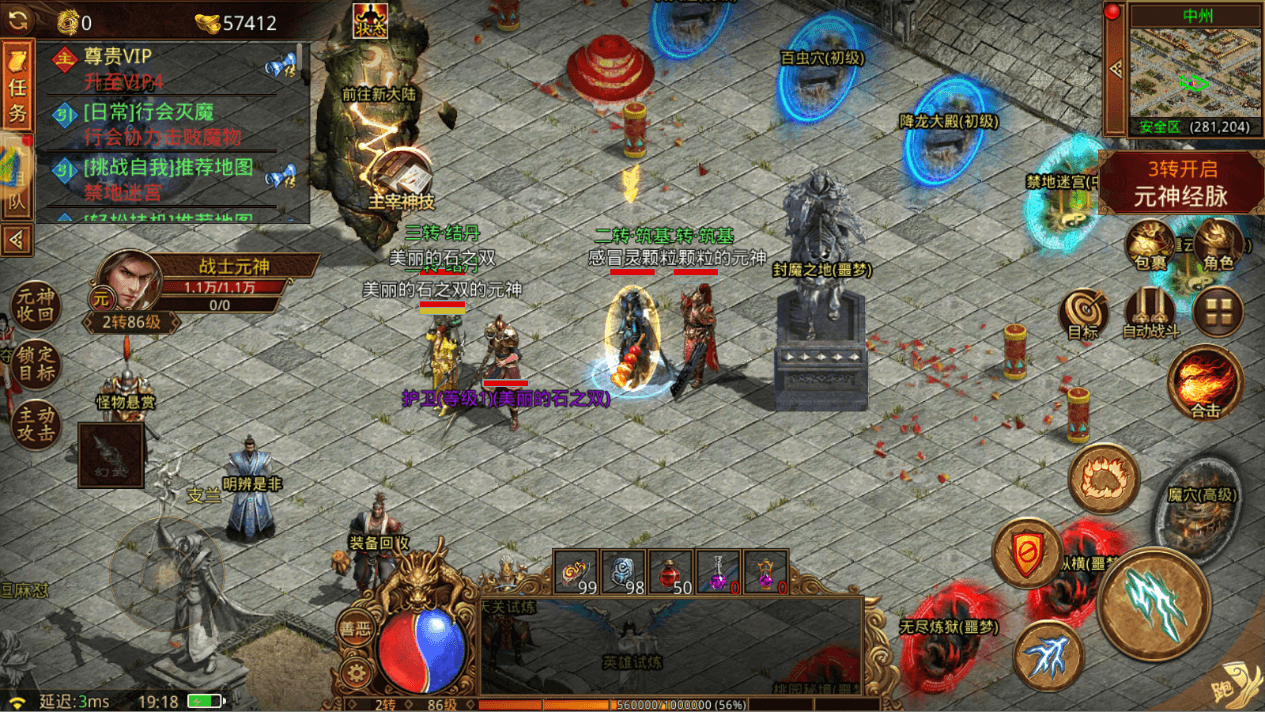The height and width of the screenshot is (712, 1265).
Task: Use the red potion in hotbar
Action: (670, 572)
